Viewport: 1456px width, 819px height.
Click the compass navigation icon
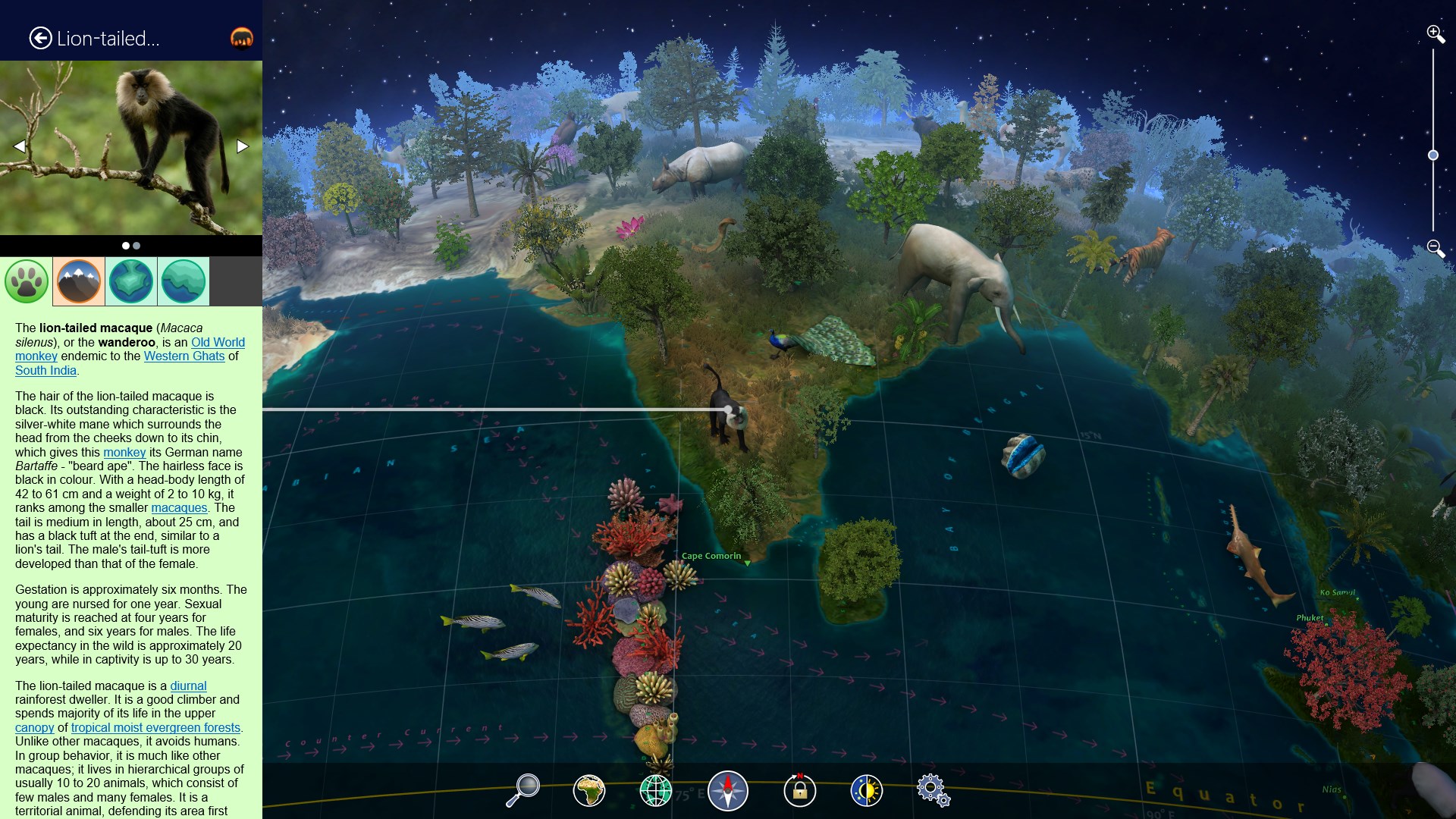click(x=727, y=789)
